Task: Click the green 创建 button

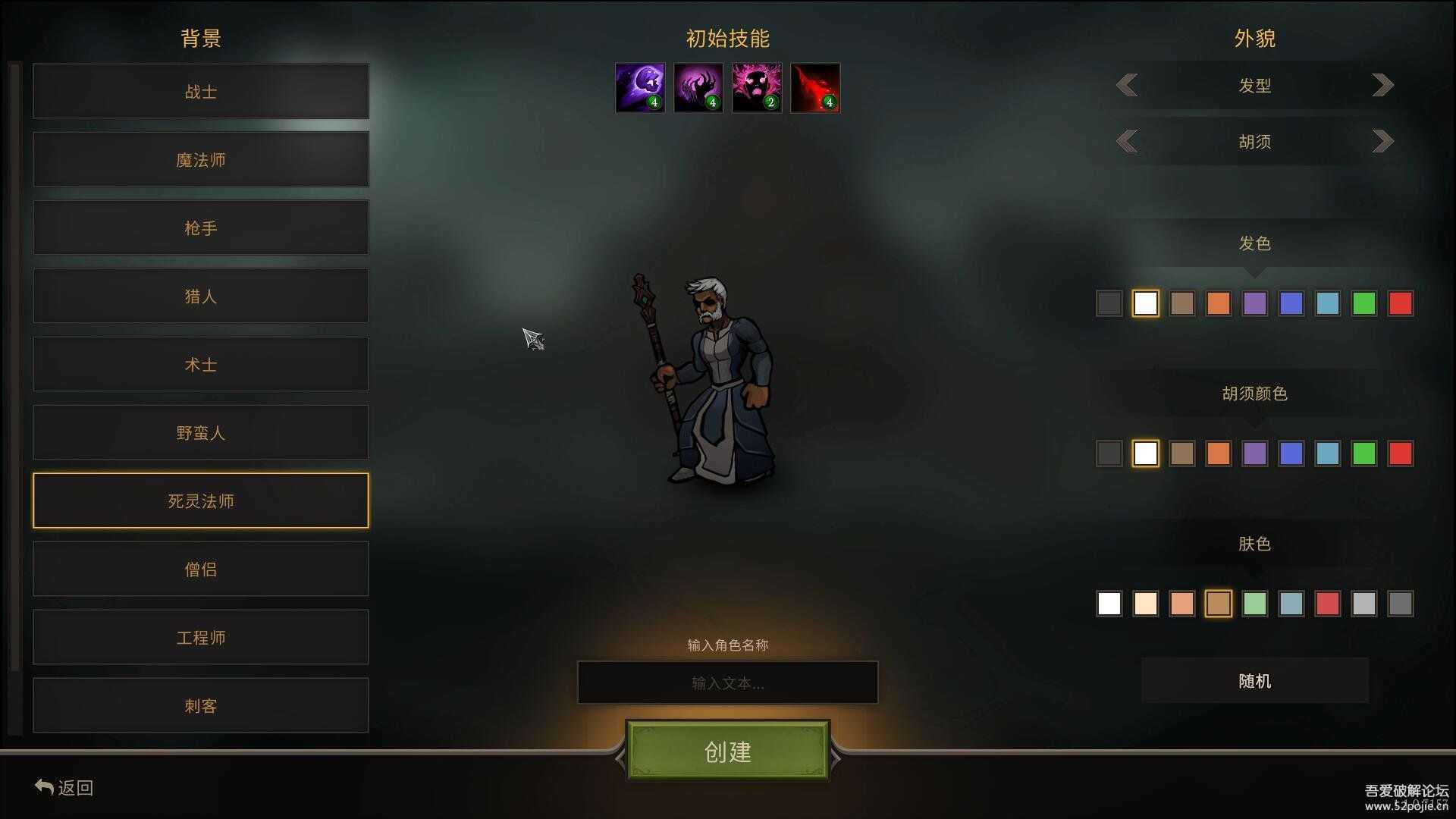Action: click(728, 751)
